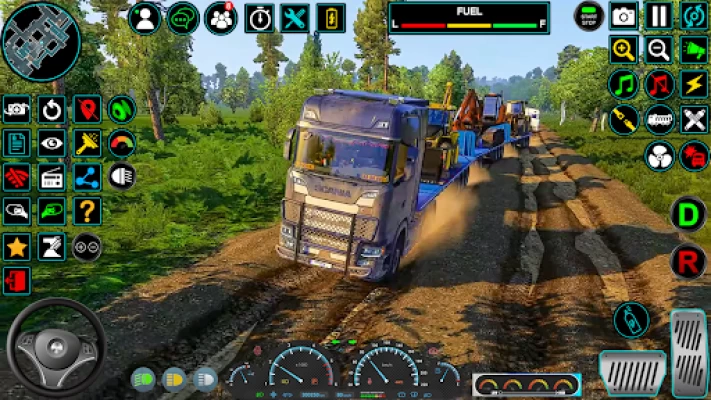This screenshot has height=400, width=711.
Task: Mute music with the red crossed note
Action: click(x=658, y=84)
